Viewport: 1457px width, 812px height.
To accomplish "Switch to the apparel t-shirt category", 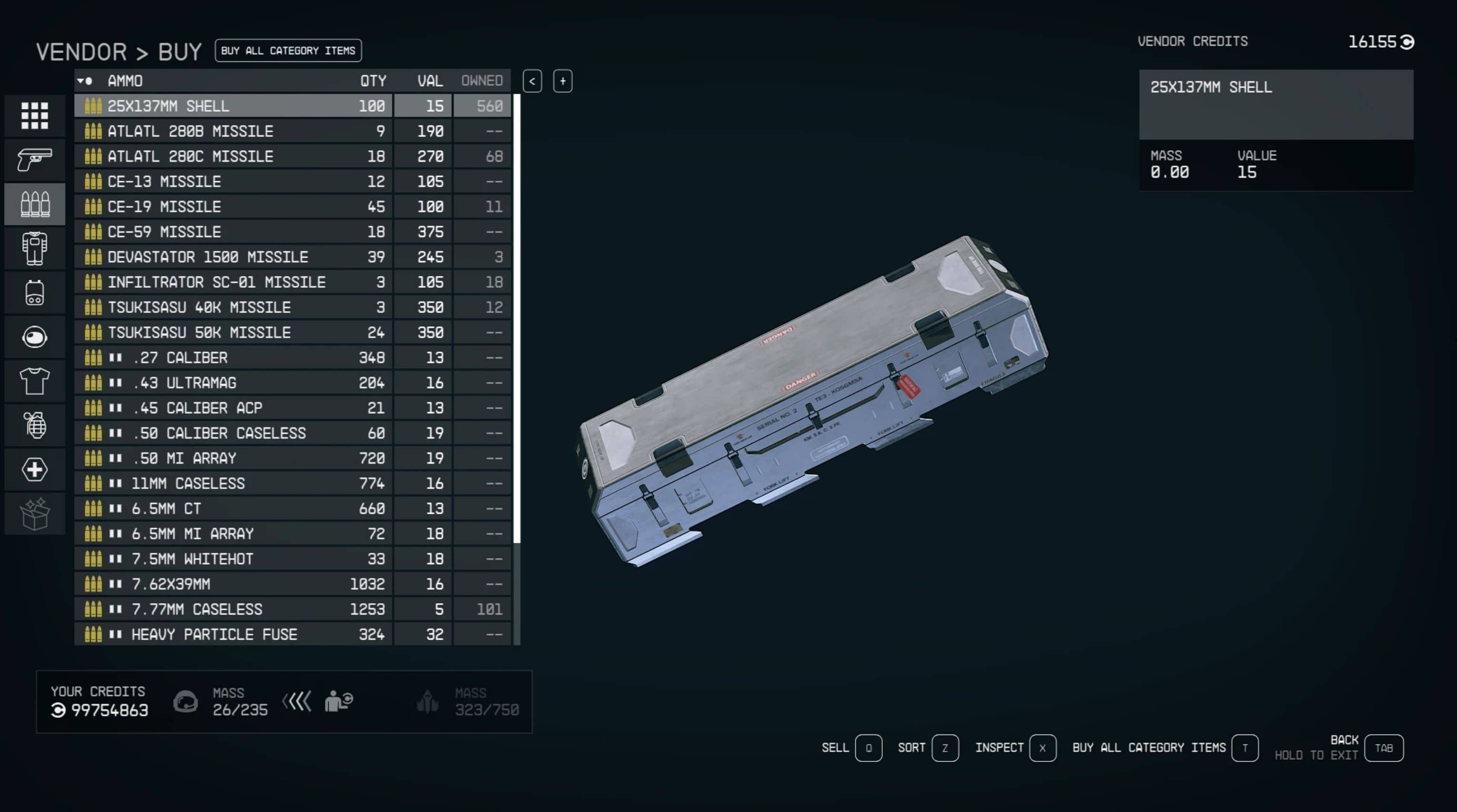I will click(x=35, y=381).
